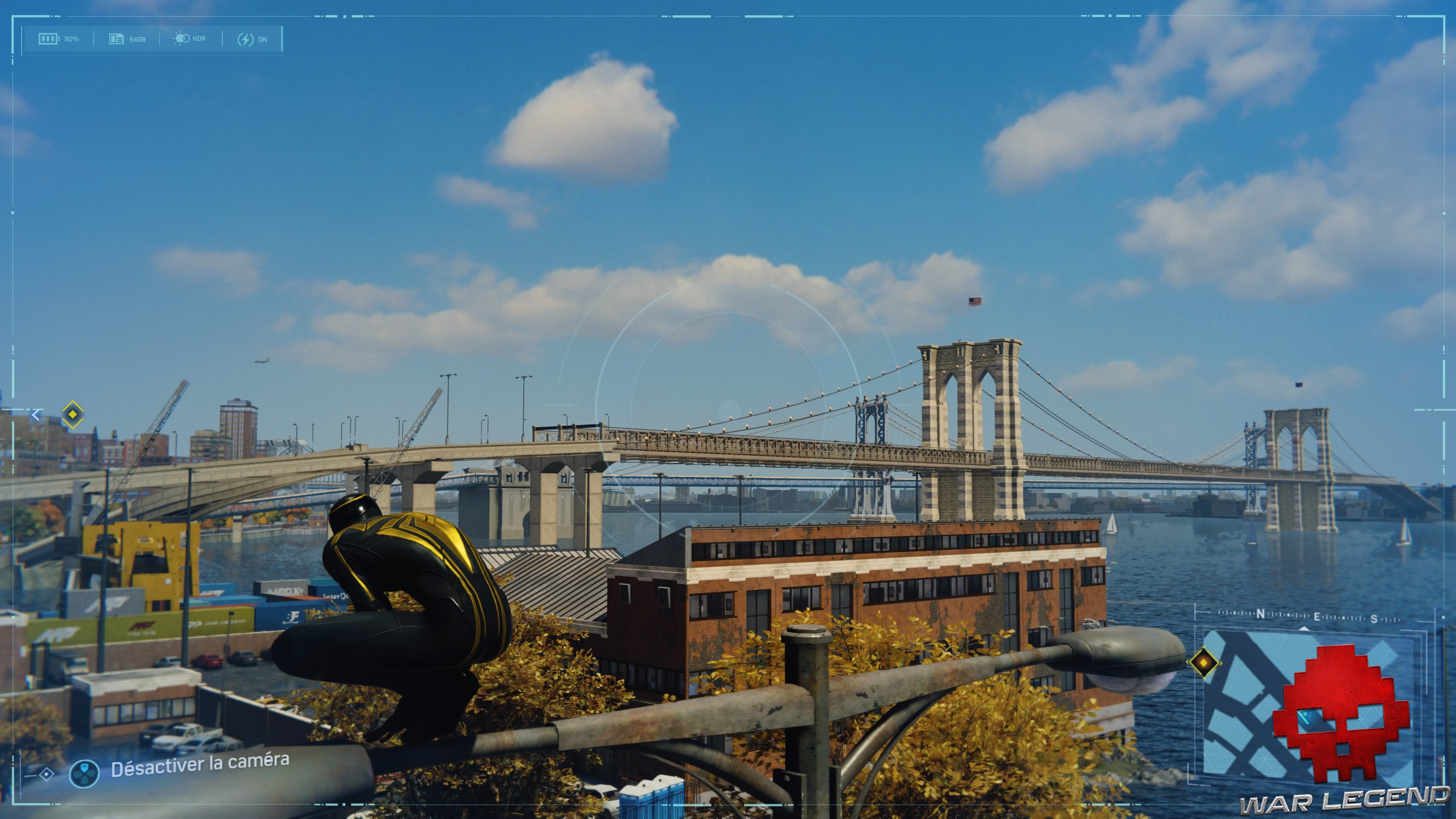This screenshot has height=819, width=1456.
Task: Toggle the flash from ON to OFF
Action: (x=254, y=38)
